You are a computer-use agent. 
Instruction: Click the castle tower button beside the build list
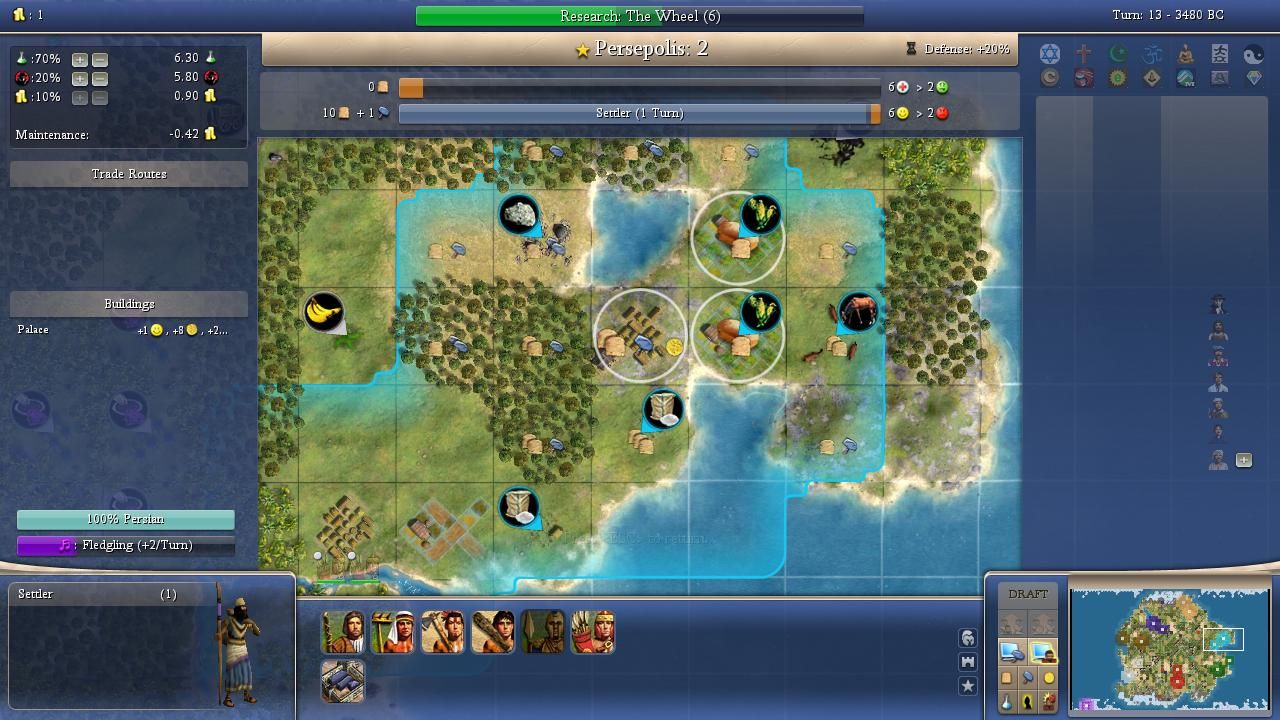pyautogui.click(x=967, y=662)
